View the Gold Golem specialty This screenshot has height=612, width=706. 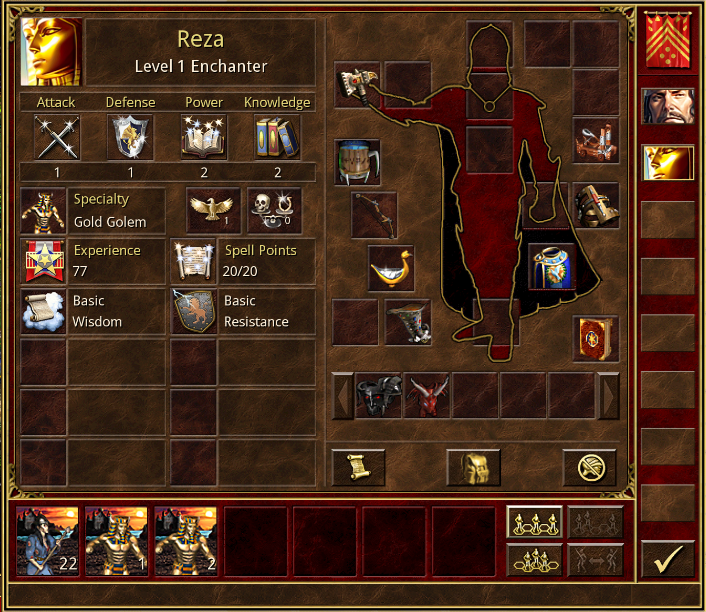(43, 210)
